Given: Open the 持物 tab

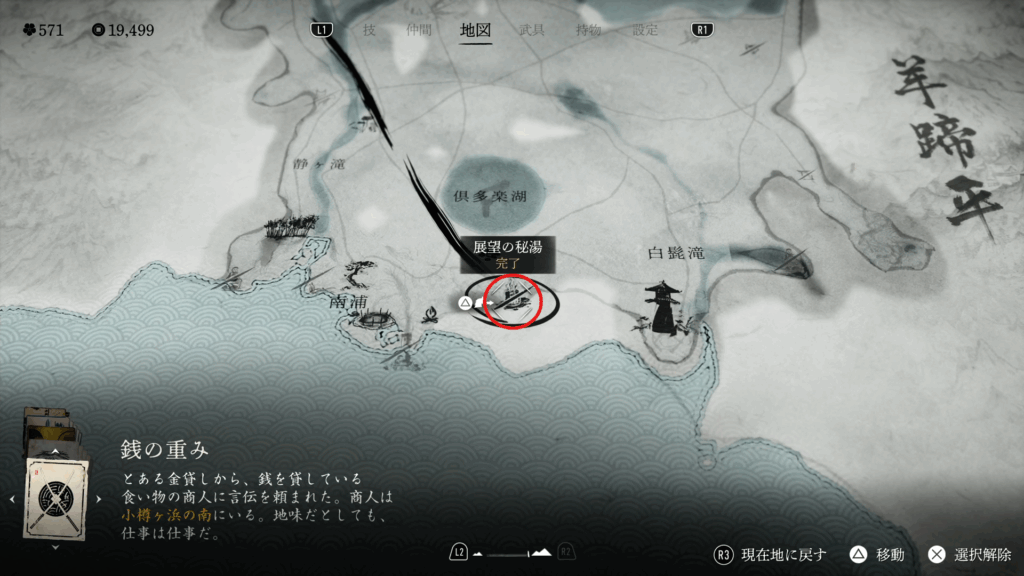Looking at the screenshot, I should pos(588,30).
